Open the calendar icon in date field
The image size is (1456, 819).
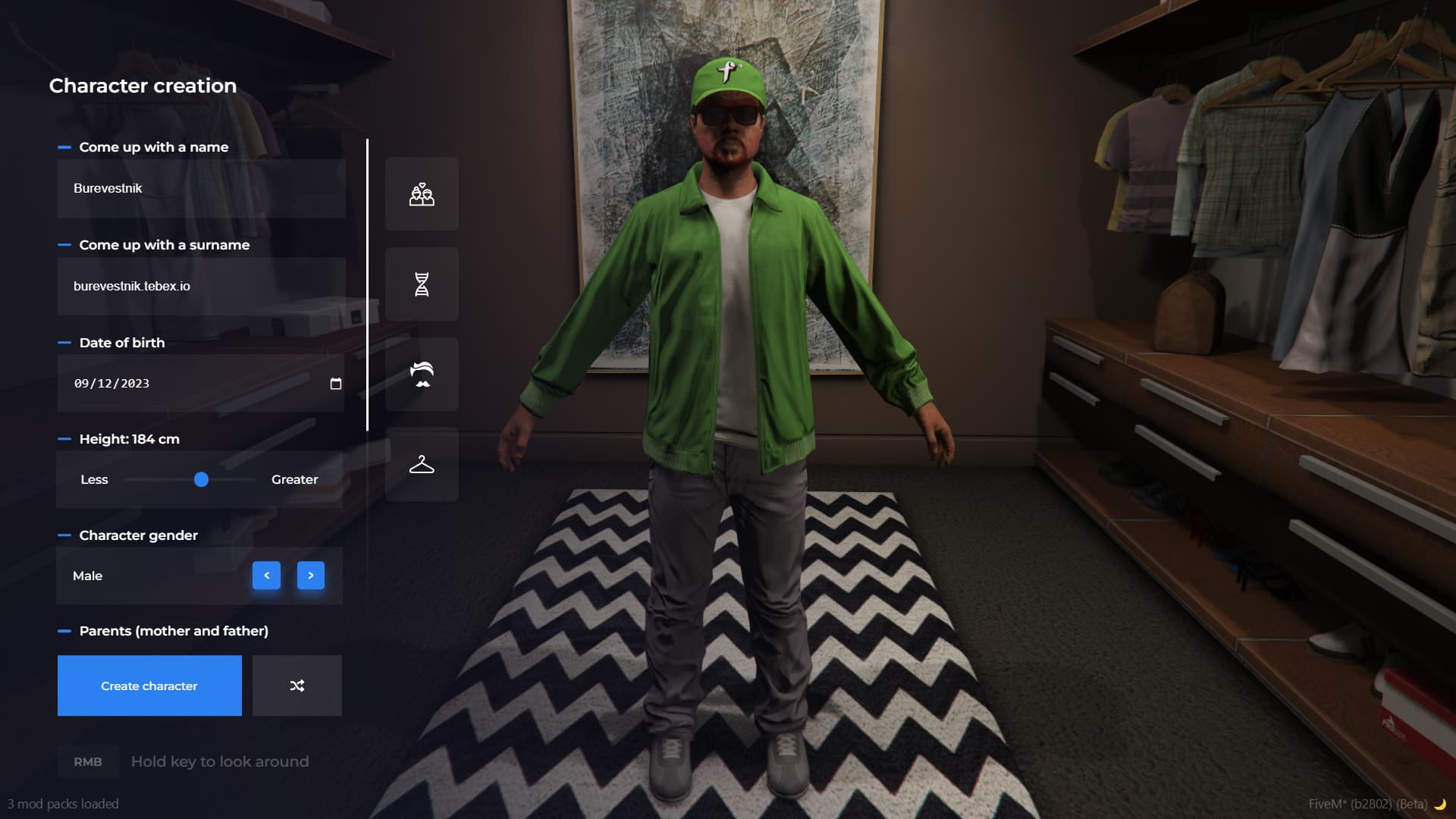point(334,383)
